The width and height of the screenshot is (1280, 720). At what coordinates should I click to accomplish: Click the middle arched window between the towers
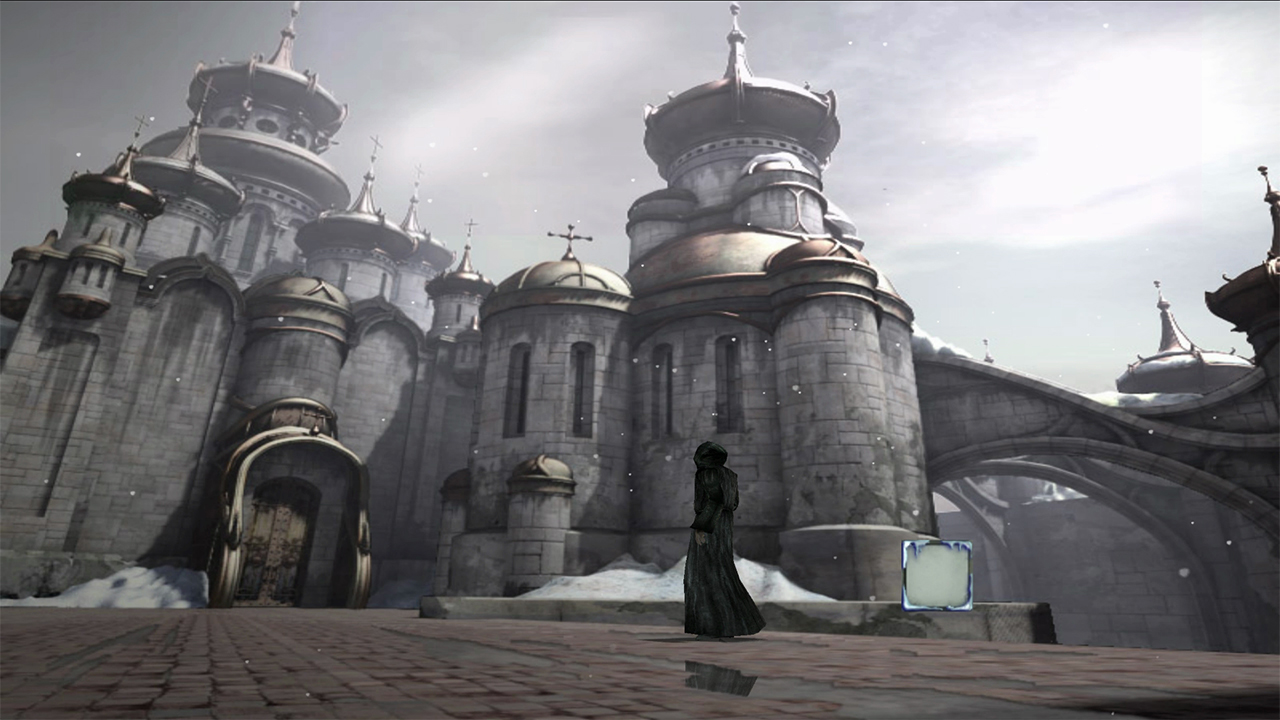coord(663,380)
